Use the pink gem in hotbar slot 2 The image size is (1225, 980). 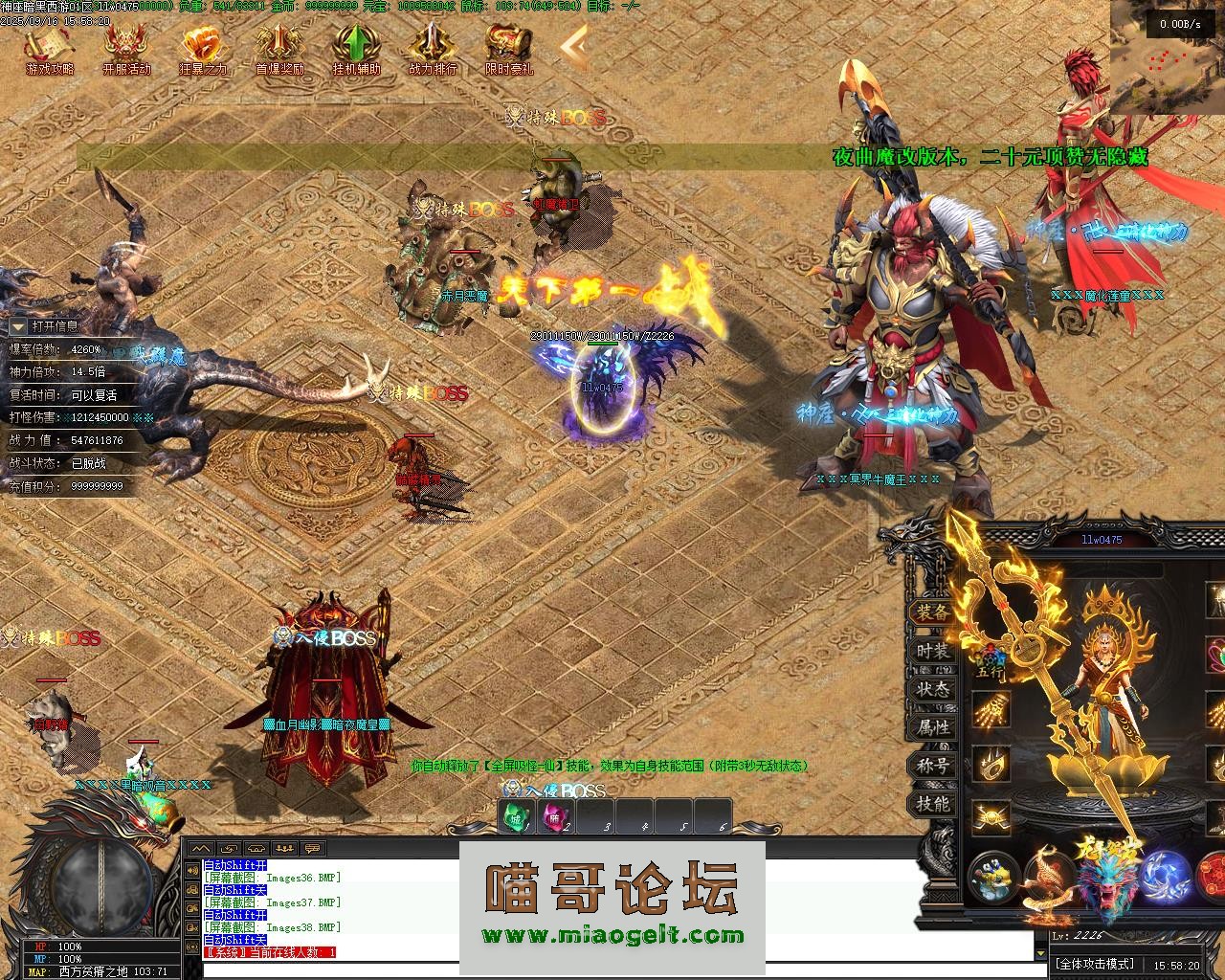[555, 818]
